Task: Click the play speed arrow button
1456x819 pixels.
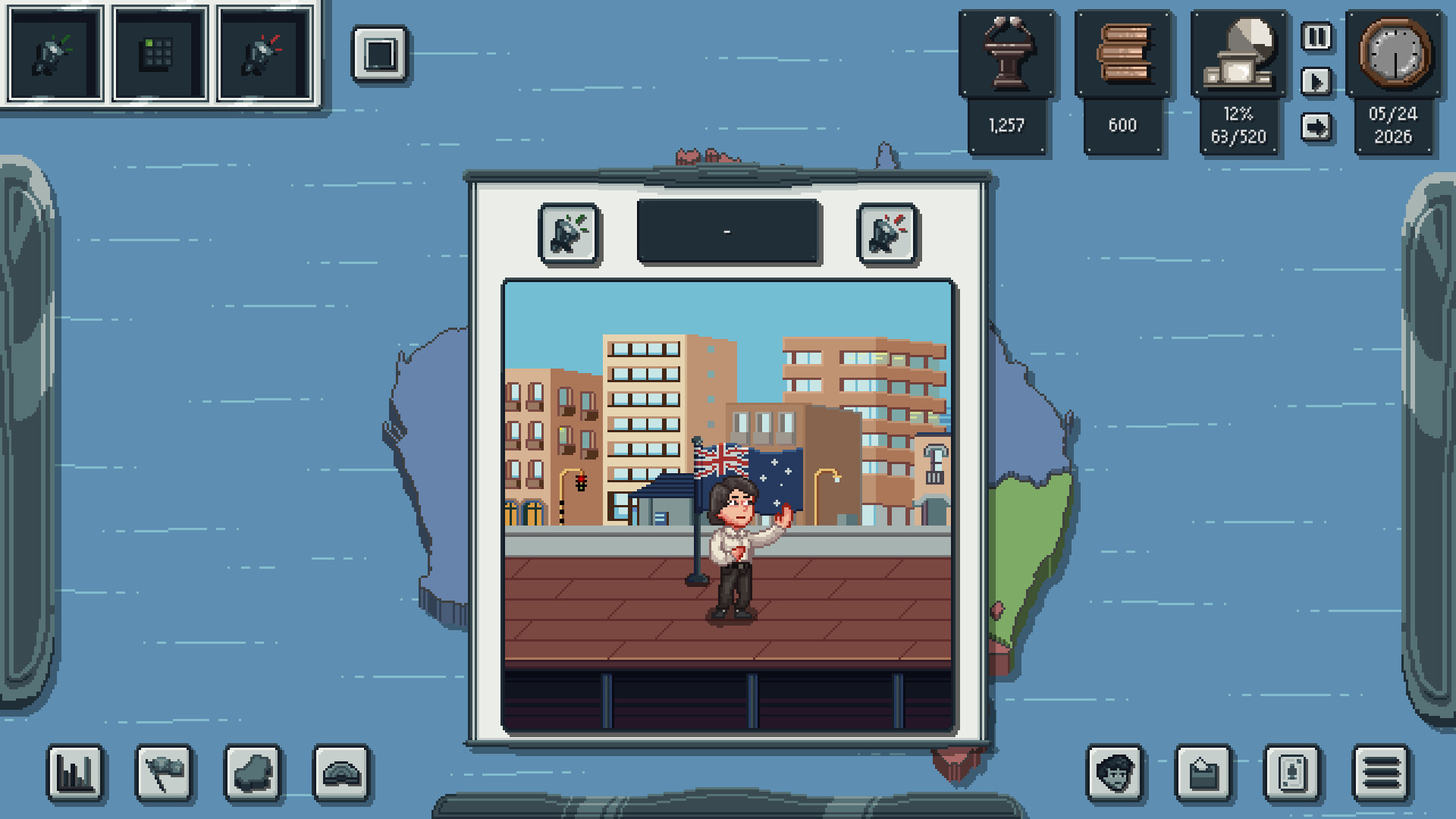Action: [1316, 82]
